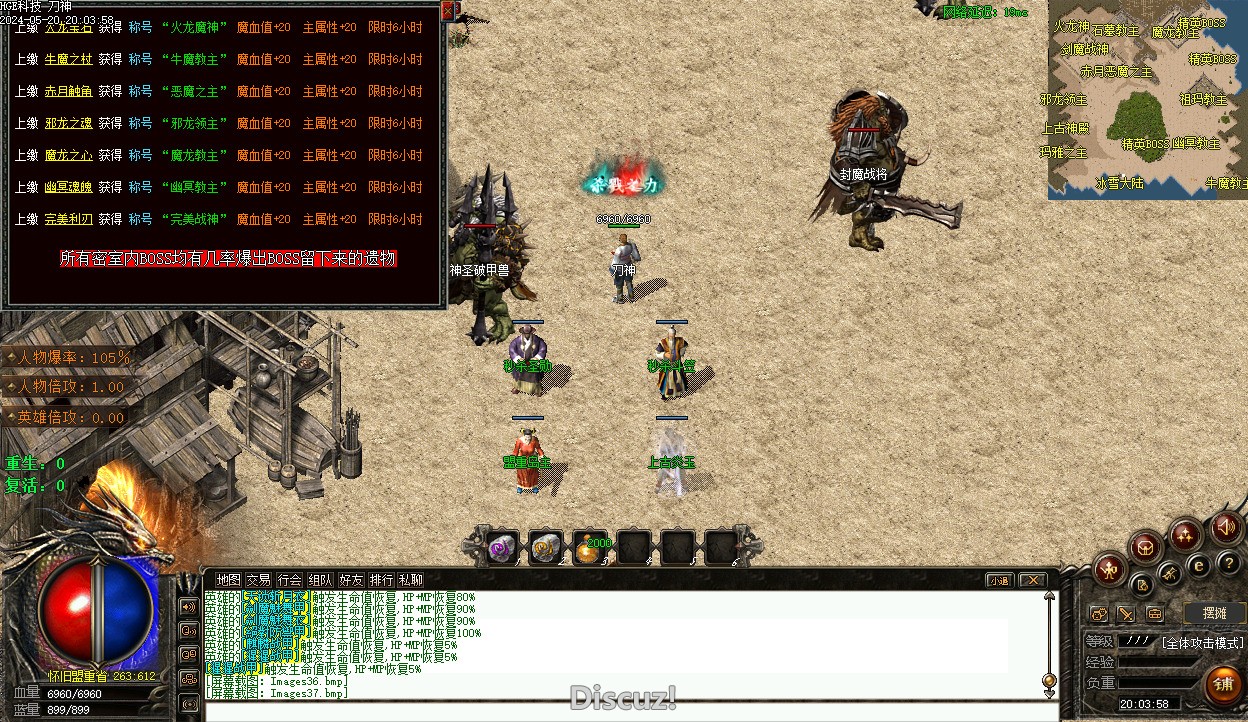
Task: Open the 行会 guild tab
Action: [x=290, y=580]
